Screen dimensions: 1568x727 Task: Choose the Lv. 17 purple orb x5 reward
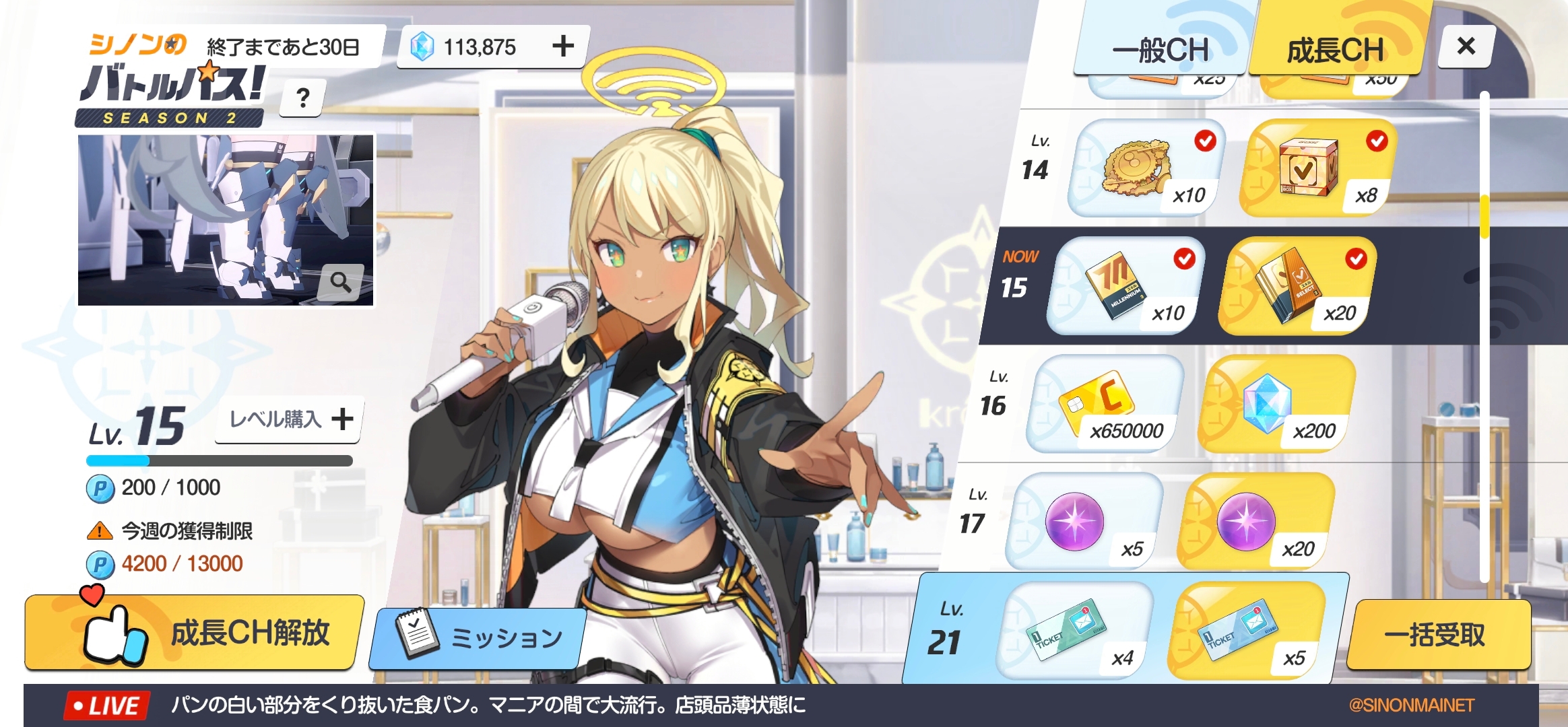tap(1083, 522)
